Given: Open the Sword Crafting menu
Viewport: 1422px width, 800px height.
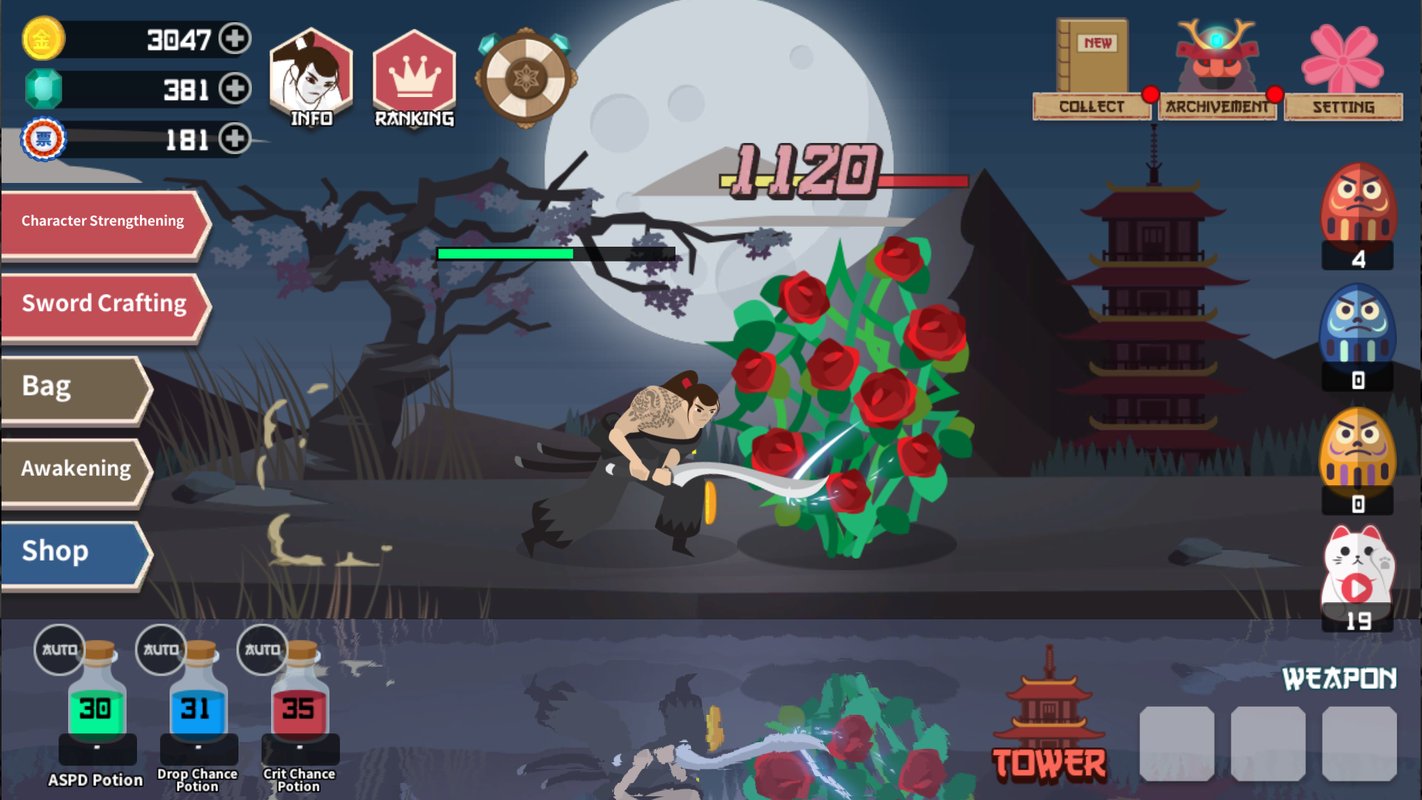Looking at the screenshot, I should pyautogui.click(x=103, y=304).
